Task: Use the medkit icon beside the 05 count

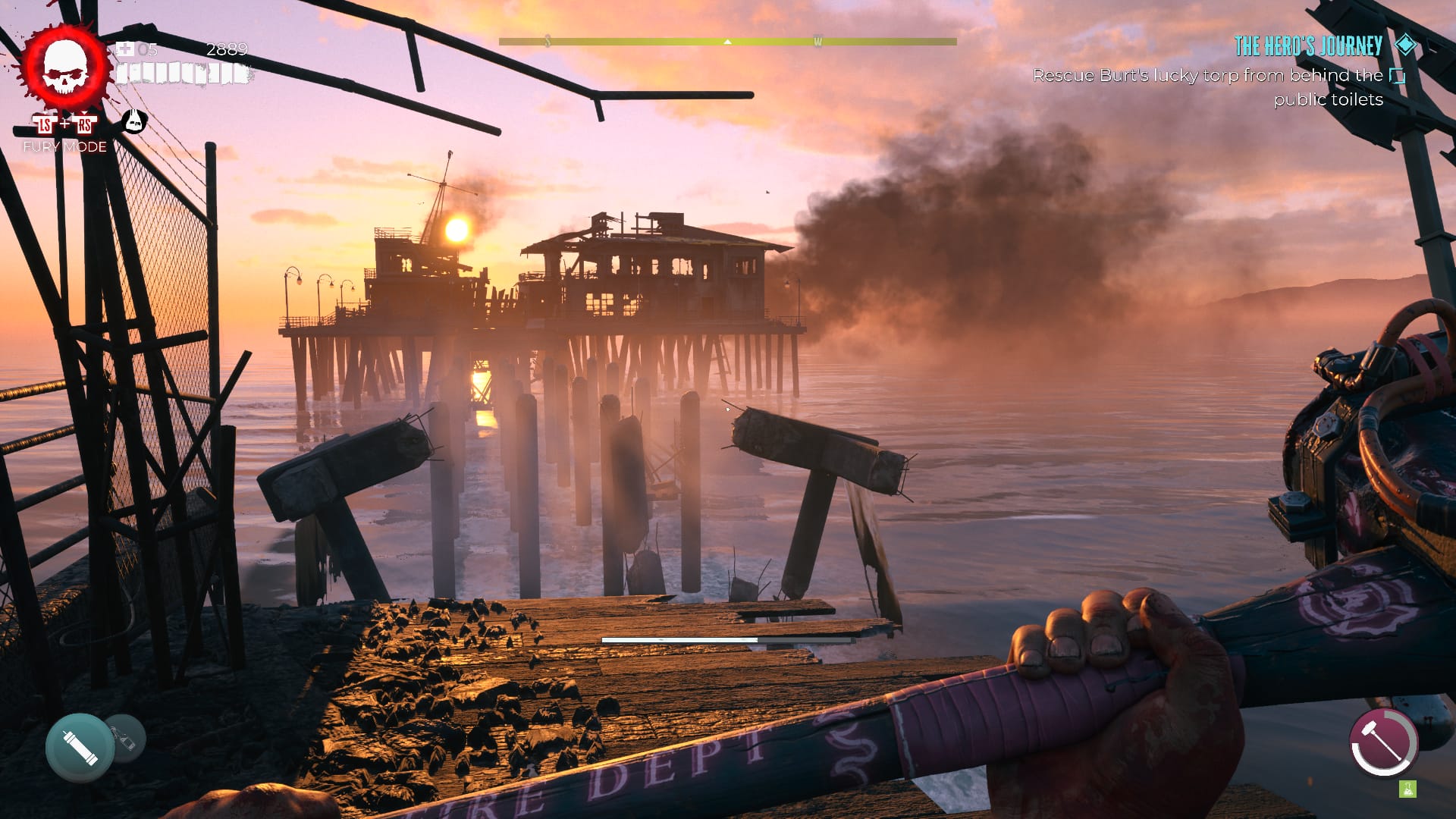Action: click(x=124, y=50)
